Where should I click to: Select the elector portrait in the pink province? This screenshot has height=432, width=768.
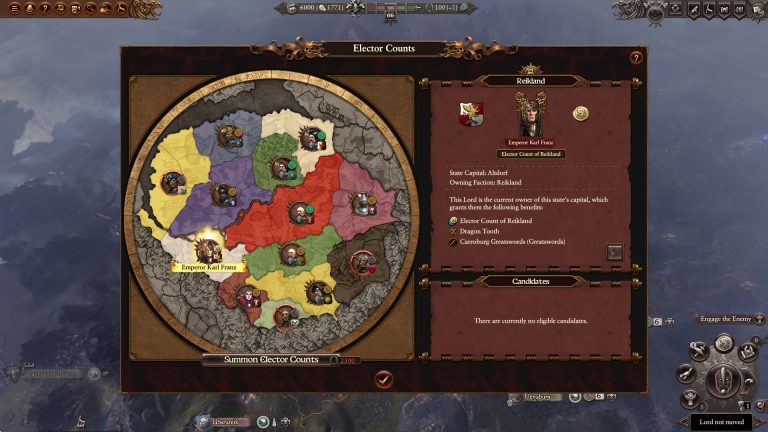[x=363, y=203]
